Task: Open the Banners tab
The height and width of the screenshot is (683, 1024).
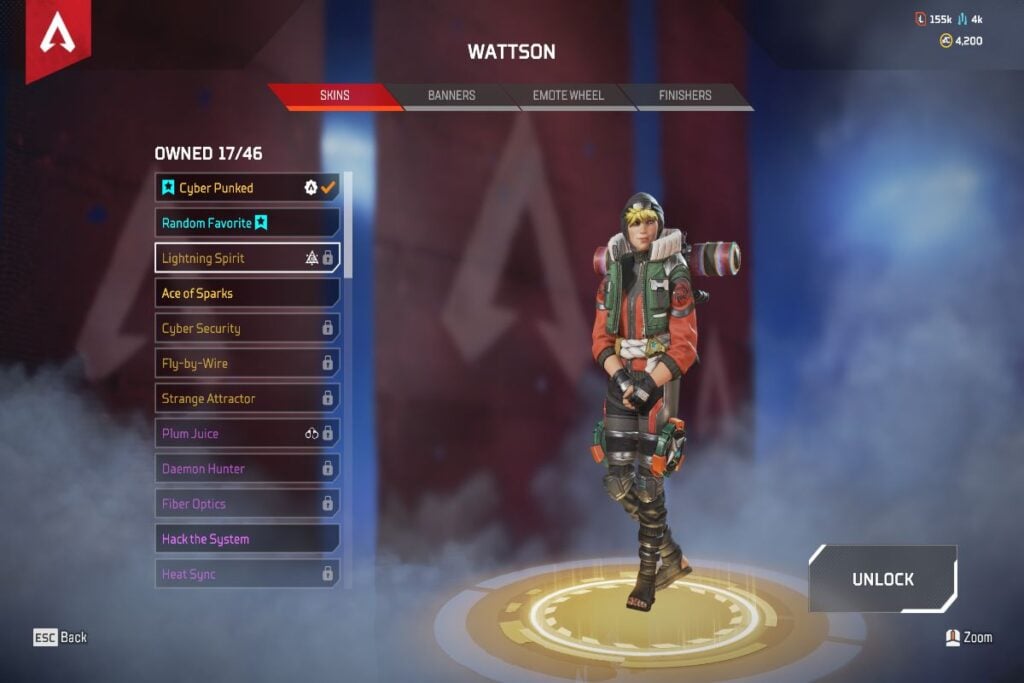Action: [x=451, y=96]
